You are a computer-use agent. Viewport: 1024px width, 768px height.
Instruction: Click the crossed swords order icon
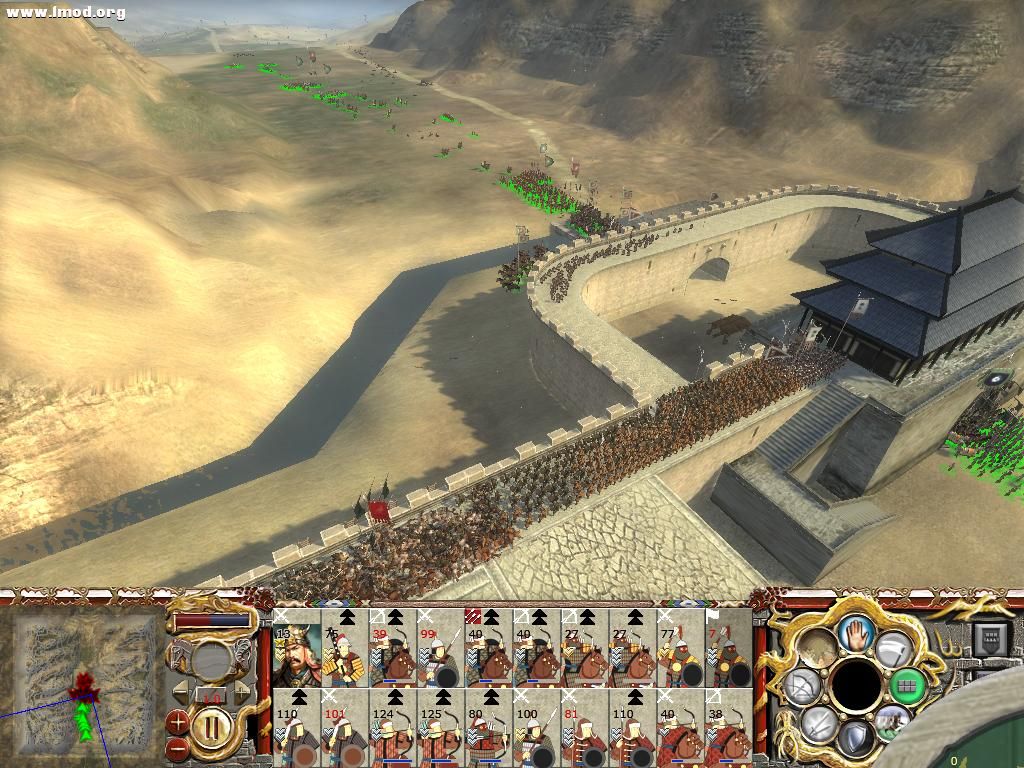coord(819,724)
